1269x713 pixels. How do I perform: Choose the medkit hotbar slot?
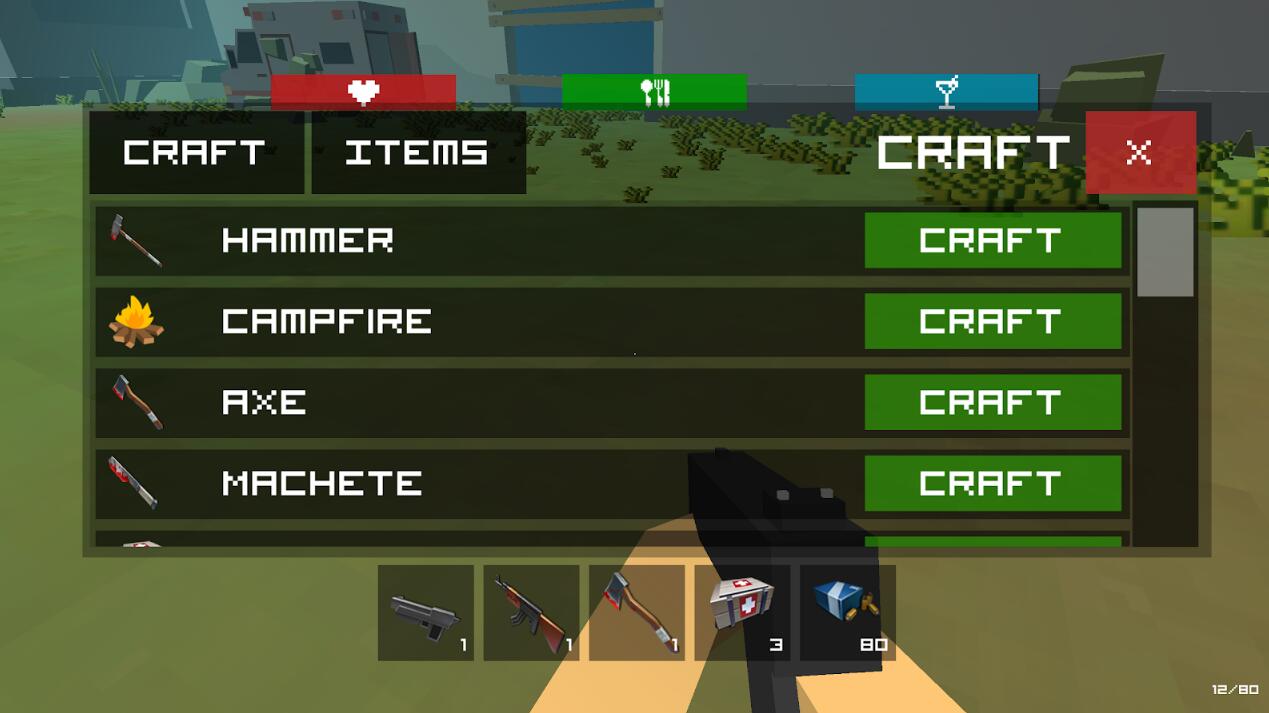pos(742,612)
